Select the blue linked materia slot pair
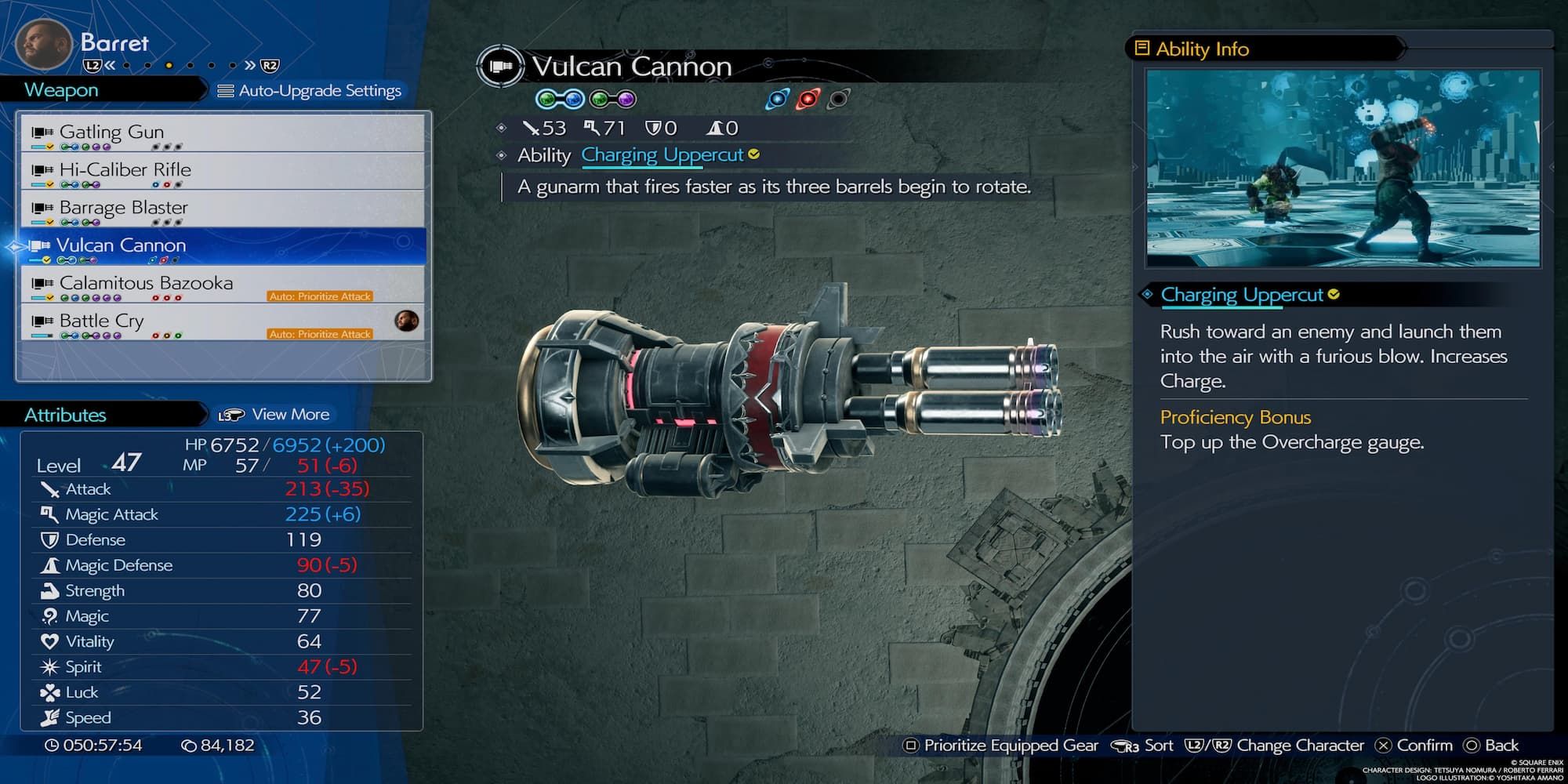This screenshot has height=784, width=1568. click(x=558, y=98)
